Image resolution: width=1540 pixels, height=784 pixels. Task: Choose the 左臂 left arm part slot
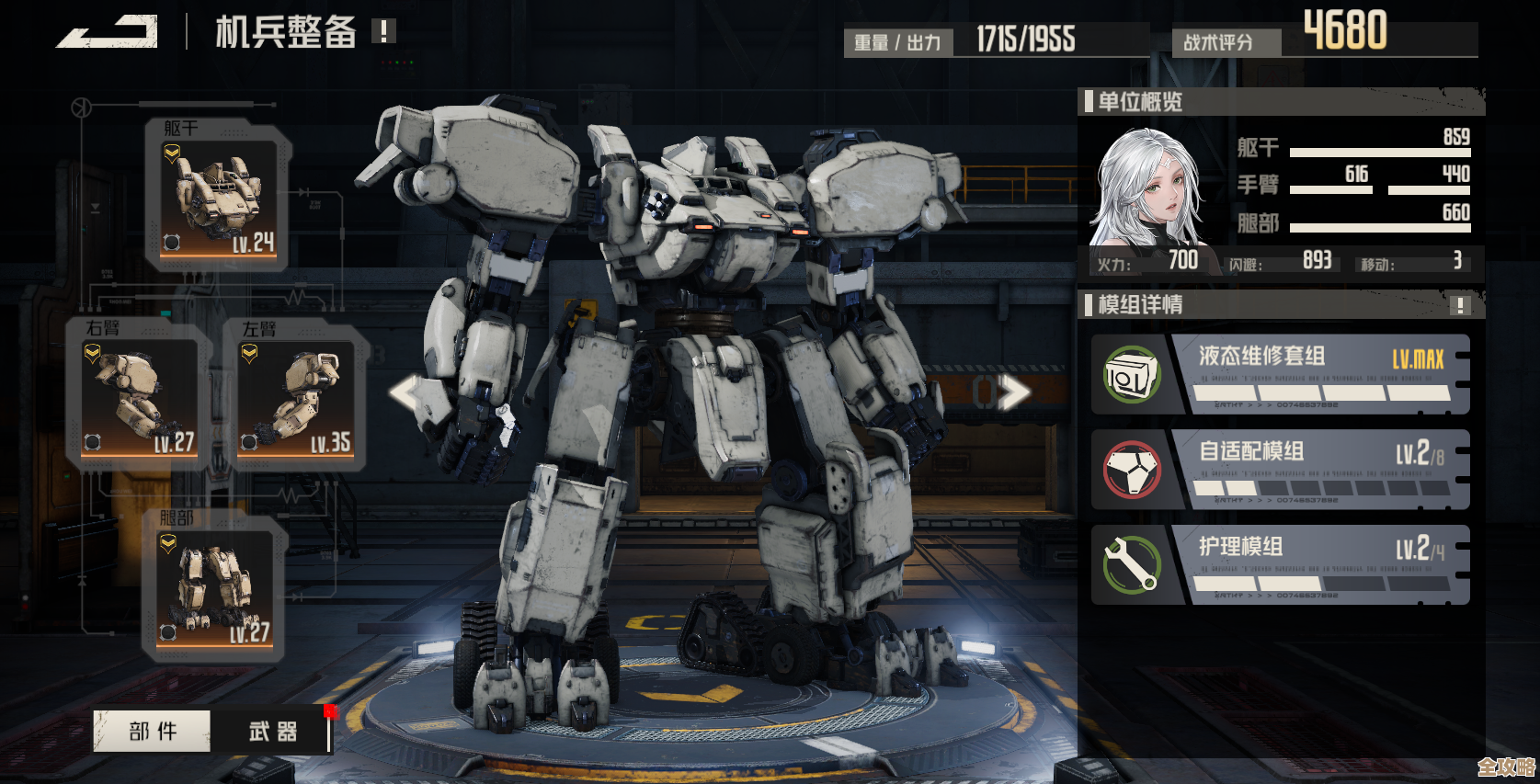point(296,397)
